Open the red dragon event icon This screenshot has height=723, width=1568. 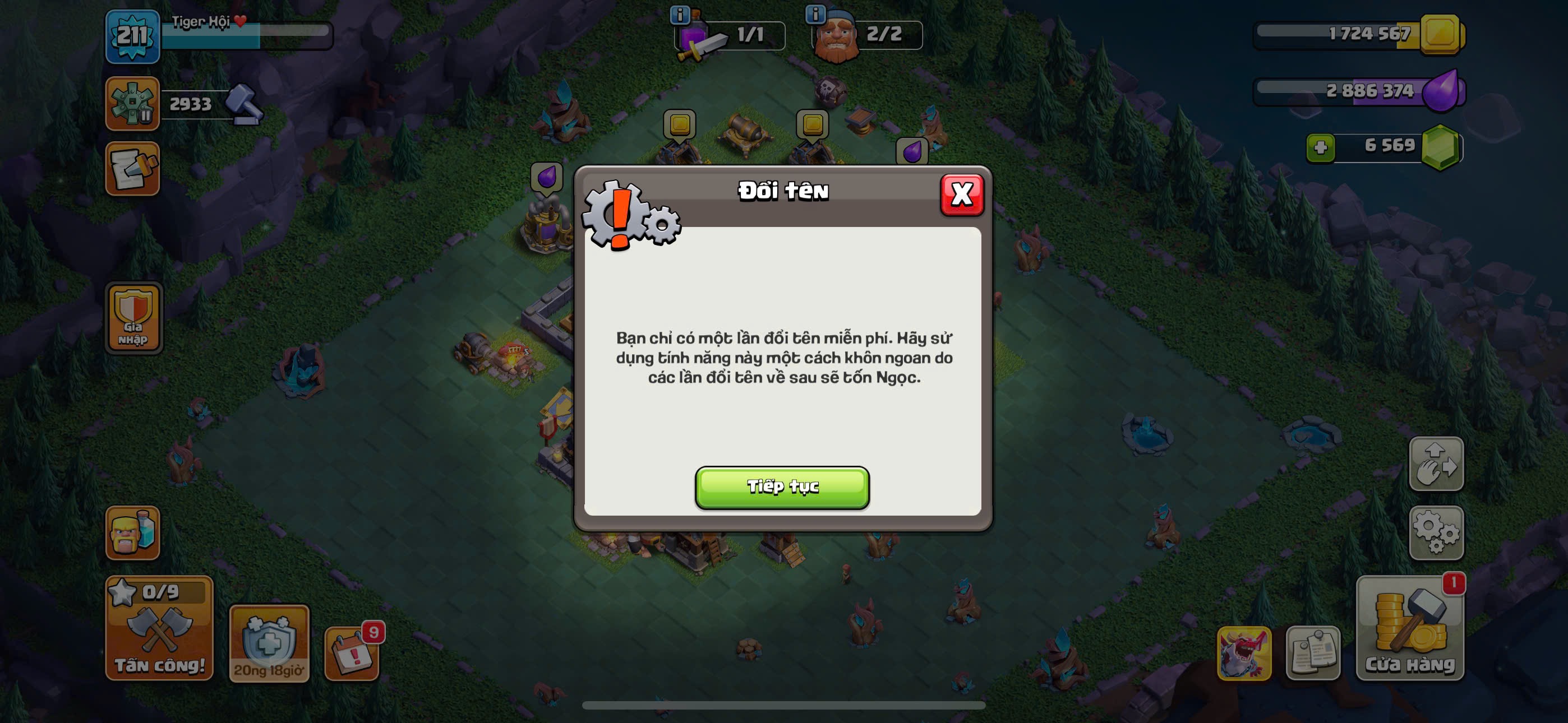point(1243,652)
